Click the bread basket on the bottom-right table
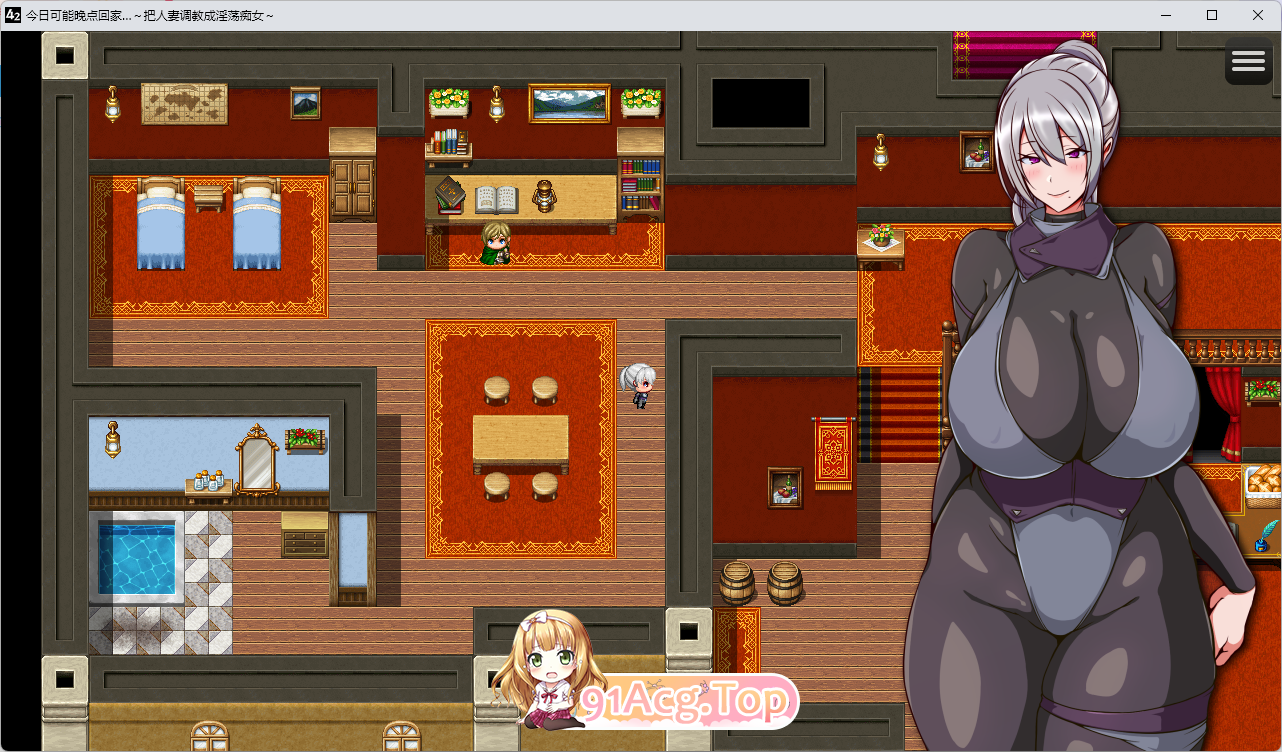This screenshot has height=752, width=1282. click(x=1263, y=483)
